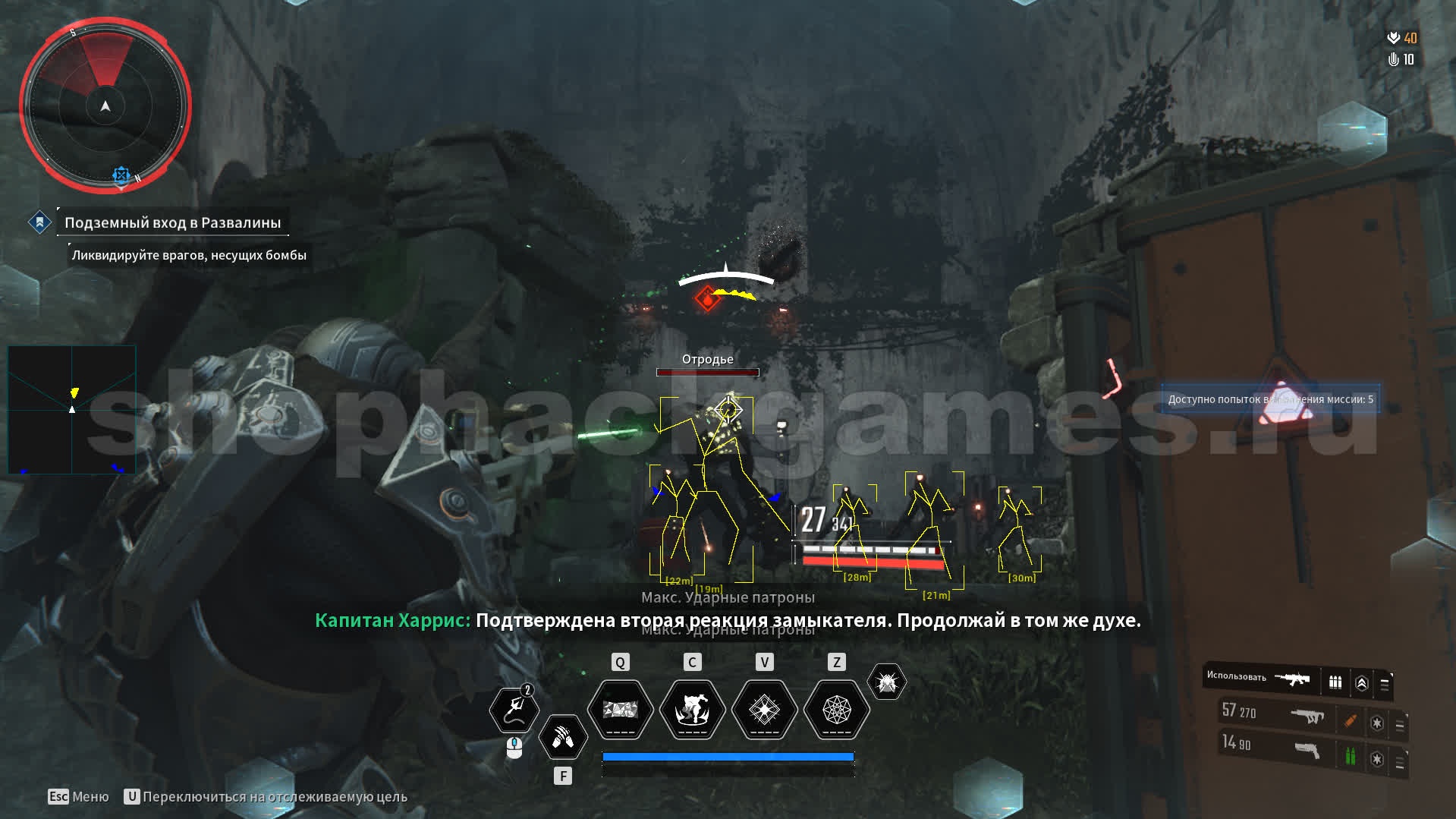This screenshot has width=1456, height=819.
Task: Click Переключиться на отслеживаемую цель
Action: [x=275, y=797]
